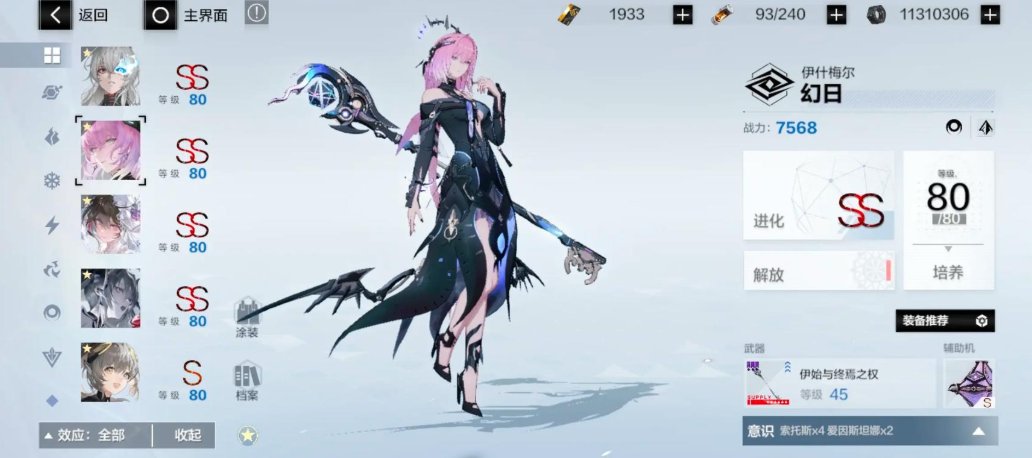
Task: Show 装备推荐 equipment recommendations
Action: (944, 321)
